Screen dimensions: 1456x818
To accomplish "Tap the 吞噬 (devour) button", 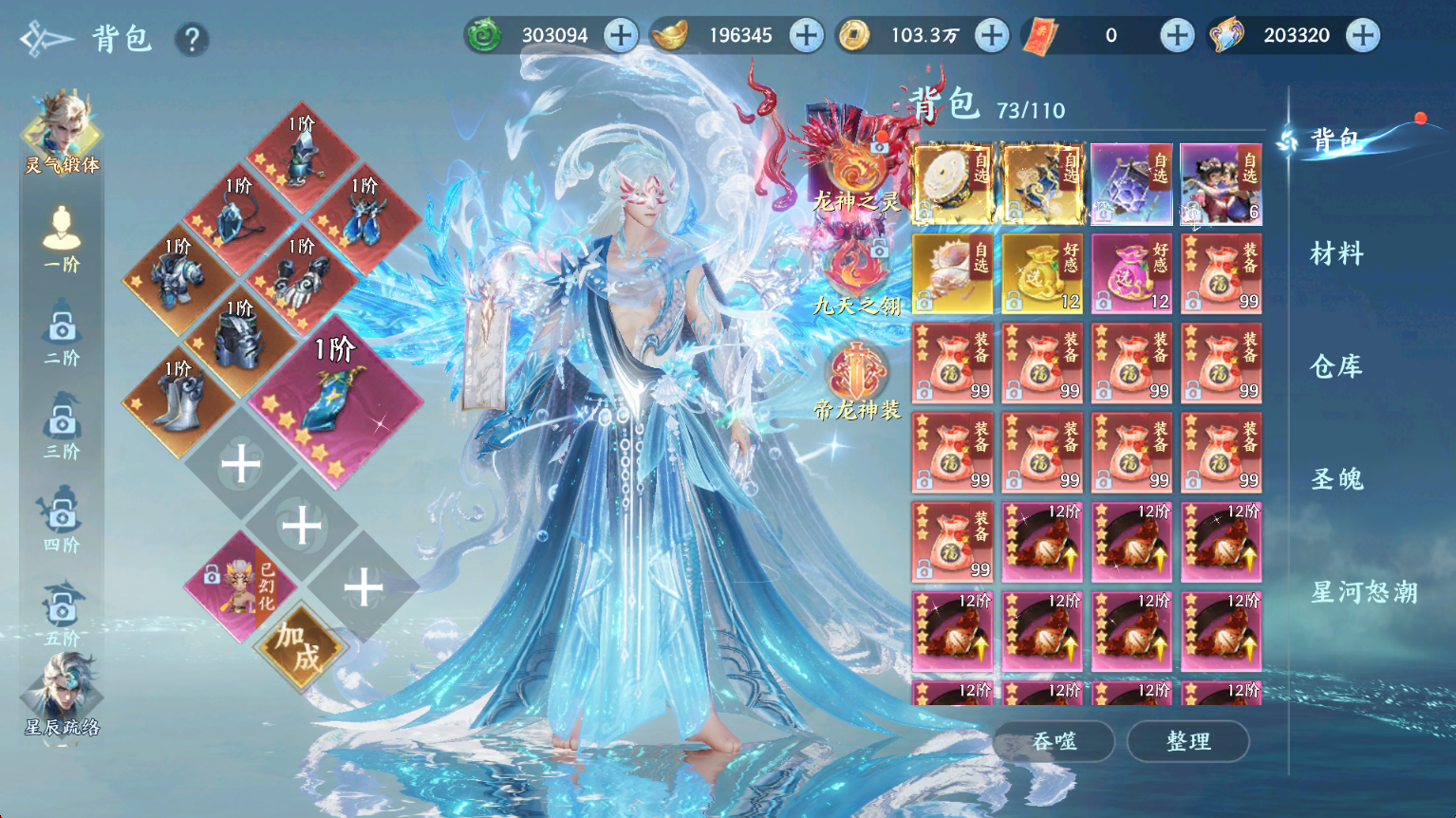I will (x=1055, y=741).
